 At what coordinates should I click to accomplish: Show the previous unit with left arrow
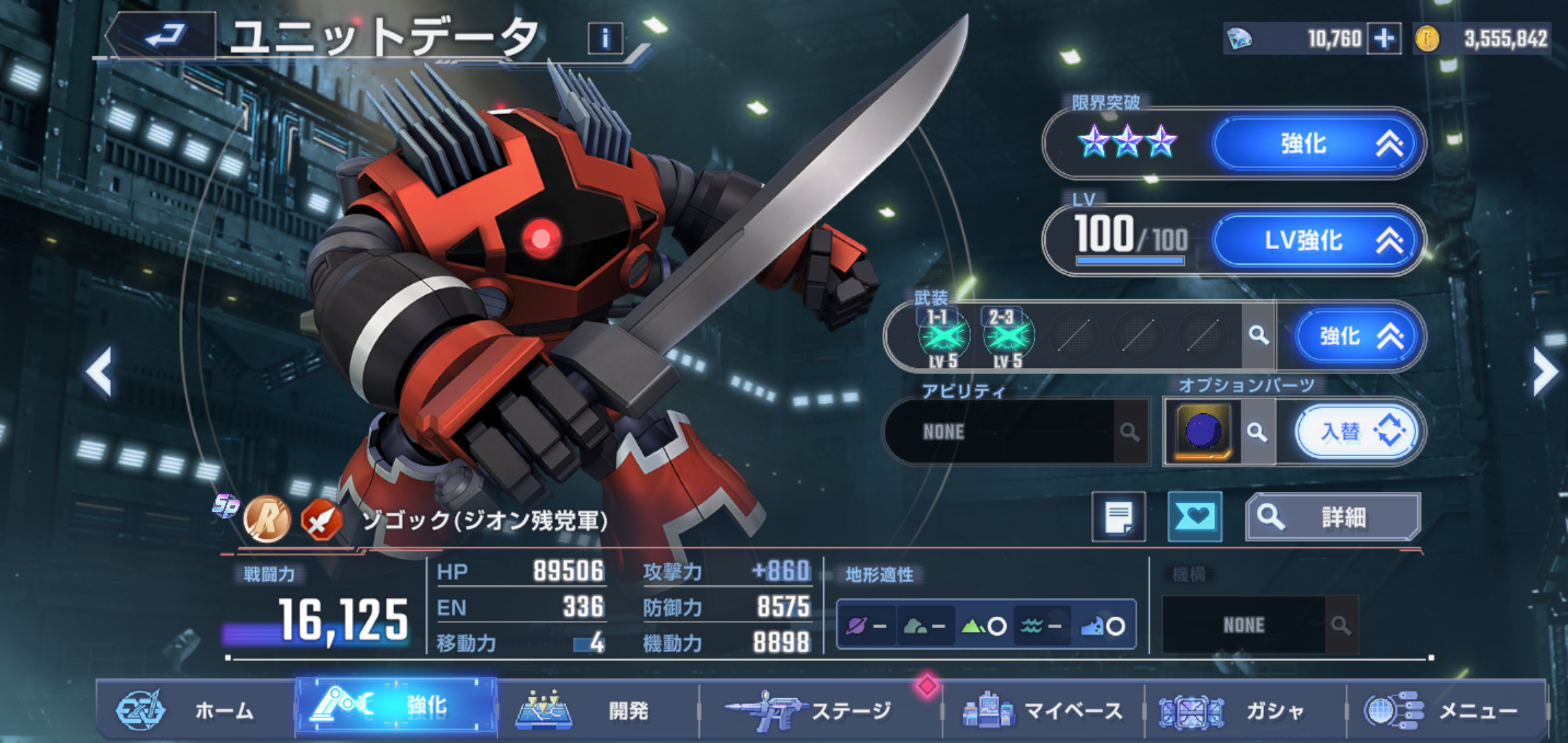[100, 372]
